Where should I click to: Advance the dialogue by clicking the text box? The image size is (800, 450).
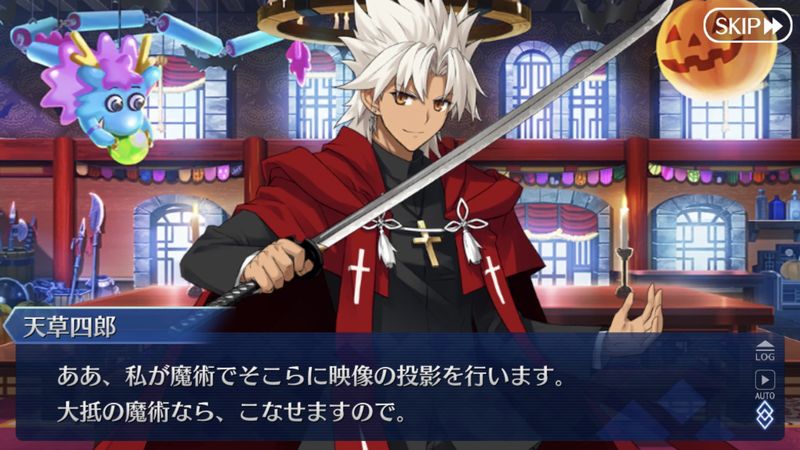(x=380, y=394)
